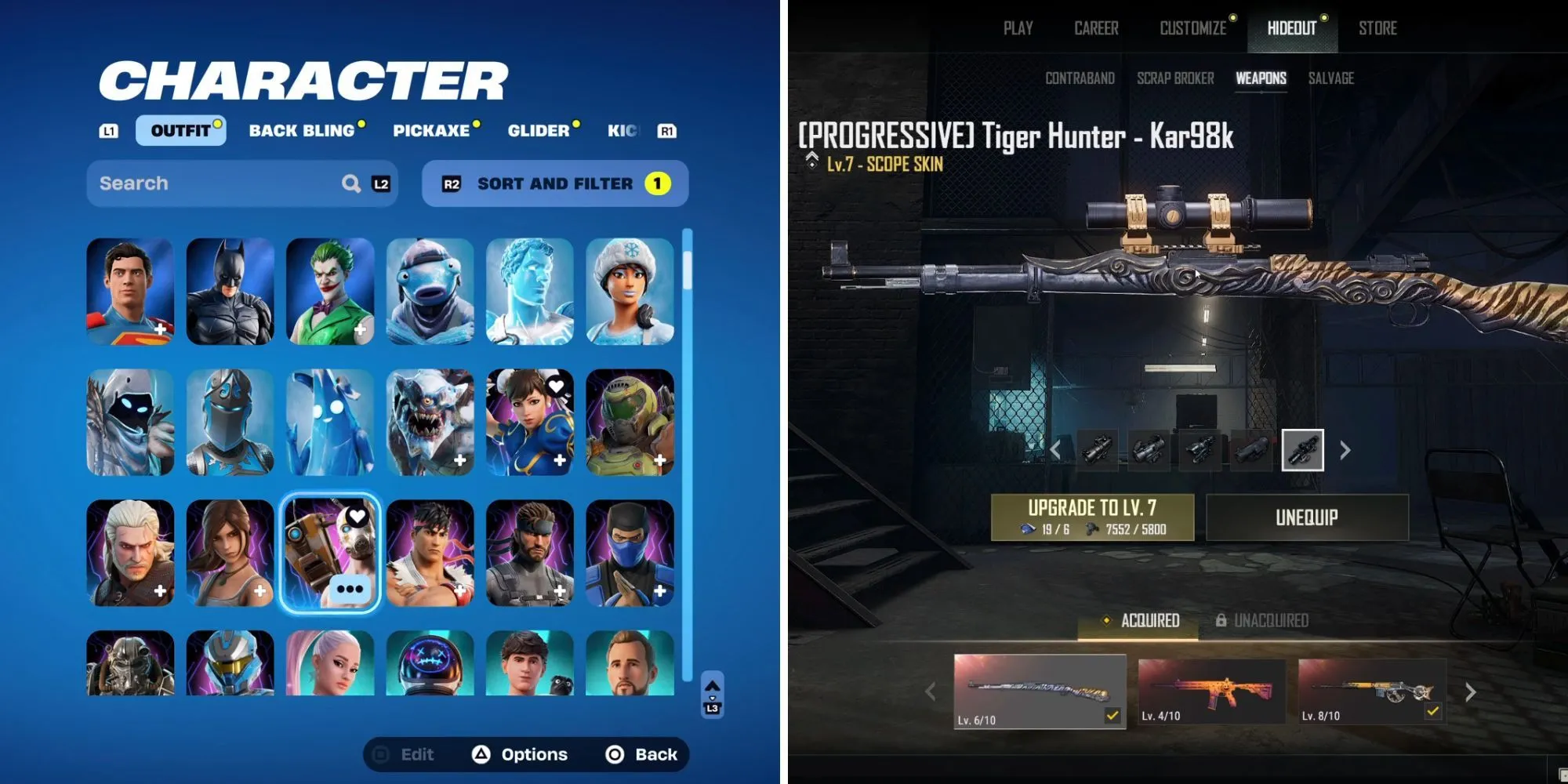Screen dimensions: 1568x784
Task: Open the STORE tab
Action: pos(1379,29)
